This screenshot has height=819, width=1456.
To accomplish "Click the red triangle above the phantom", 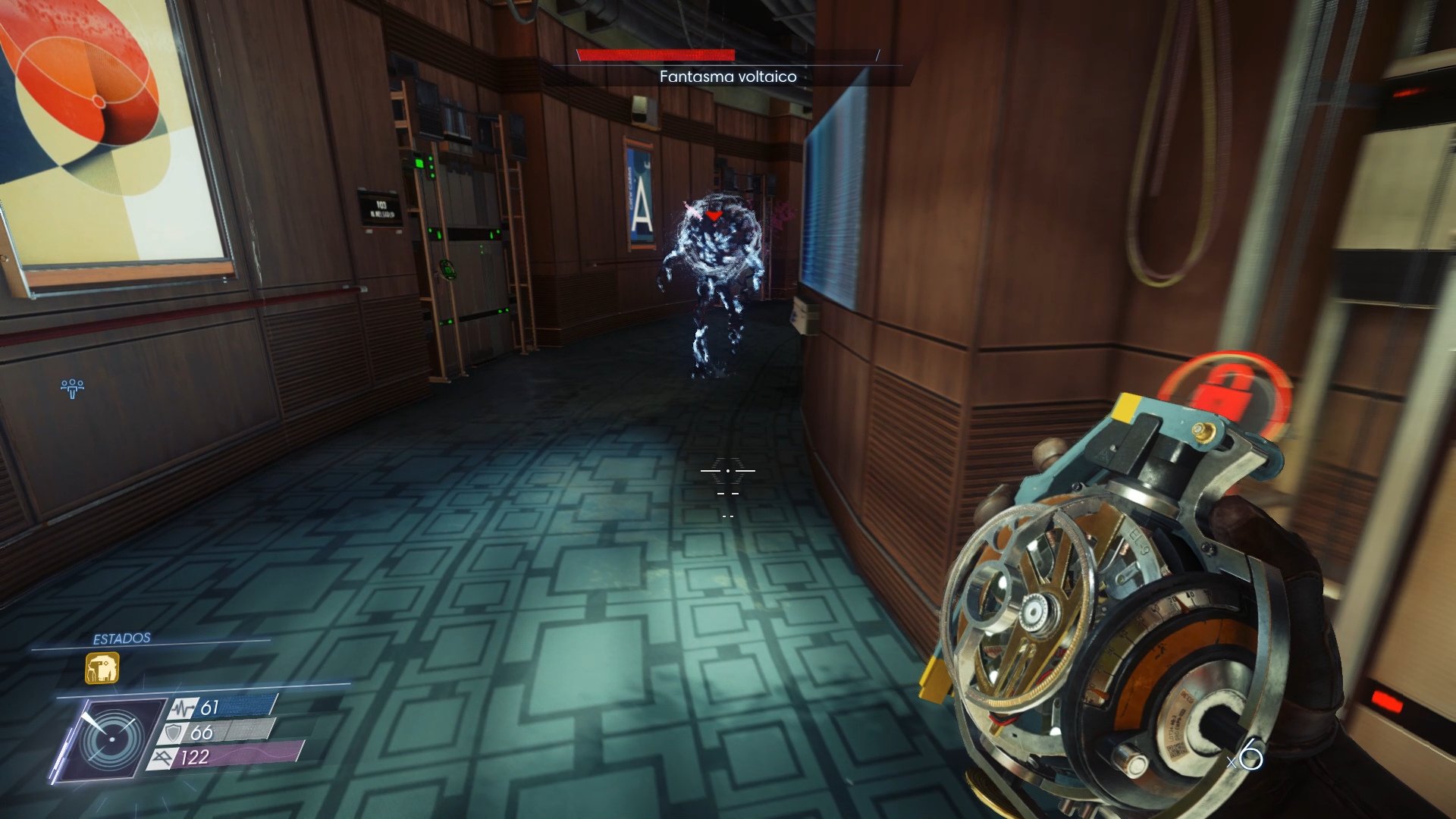I will coord(714,216).
